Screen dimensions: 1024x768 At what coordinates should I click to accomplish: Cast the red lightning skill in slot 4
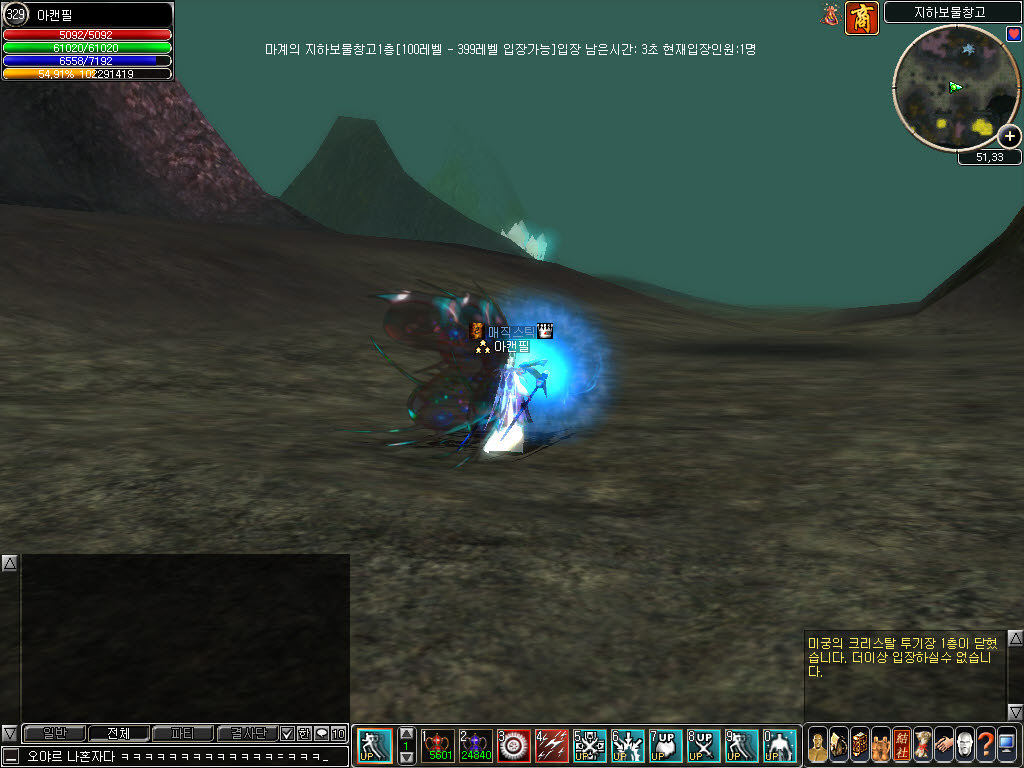(551, 746)
